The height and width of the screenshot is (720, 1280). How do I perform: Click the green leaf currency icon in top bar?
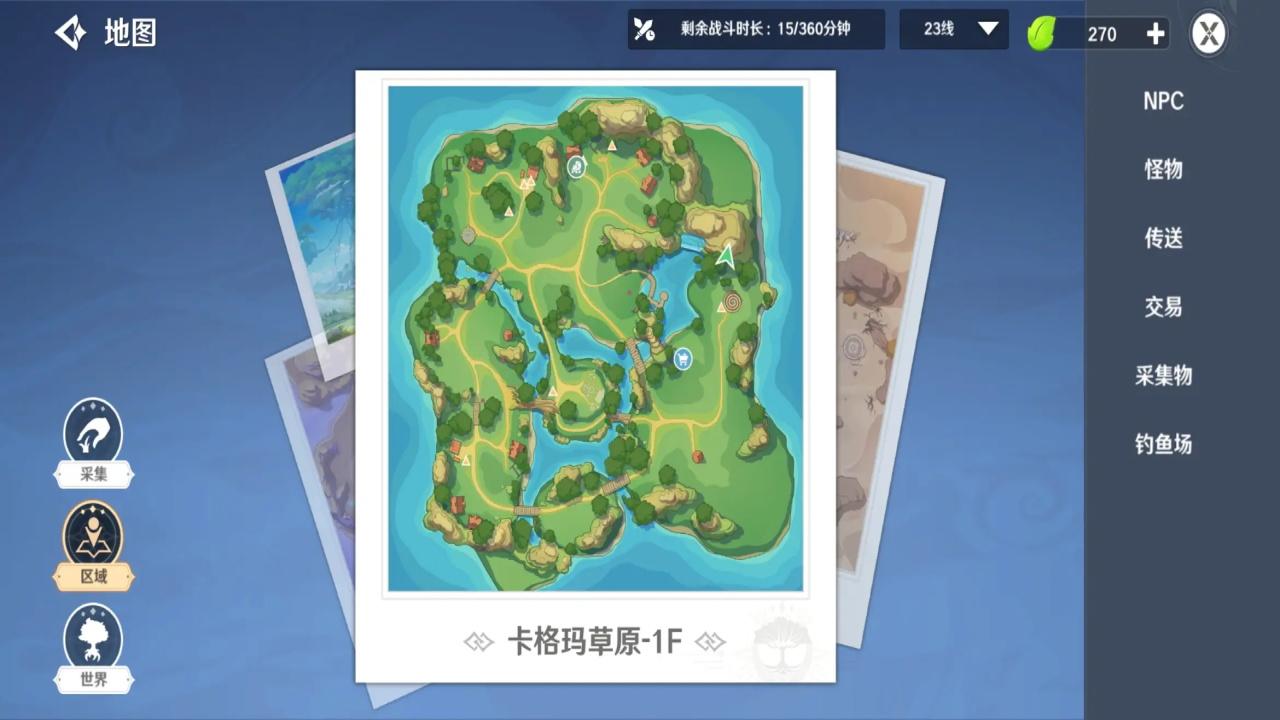pyautogui.click(x=1041, y=33)
